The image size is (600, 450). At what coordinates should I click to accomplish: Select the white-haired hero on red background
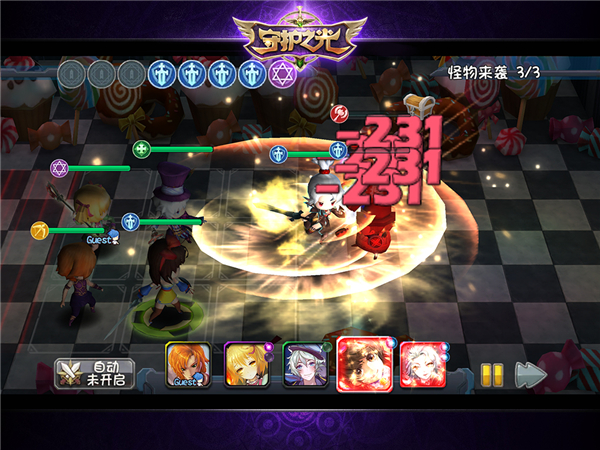[x=422, y=364]
